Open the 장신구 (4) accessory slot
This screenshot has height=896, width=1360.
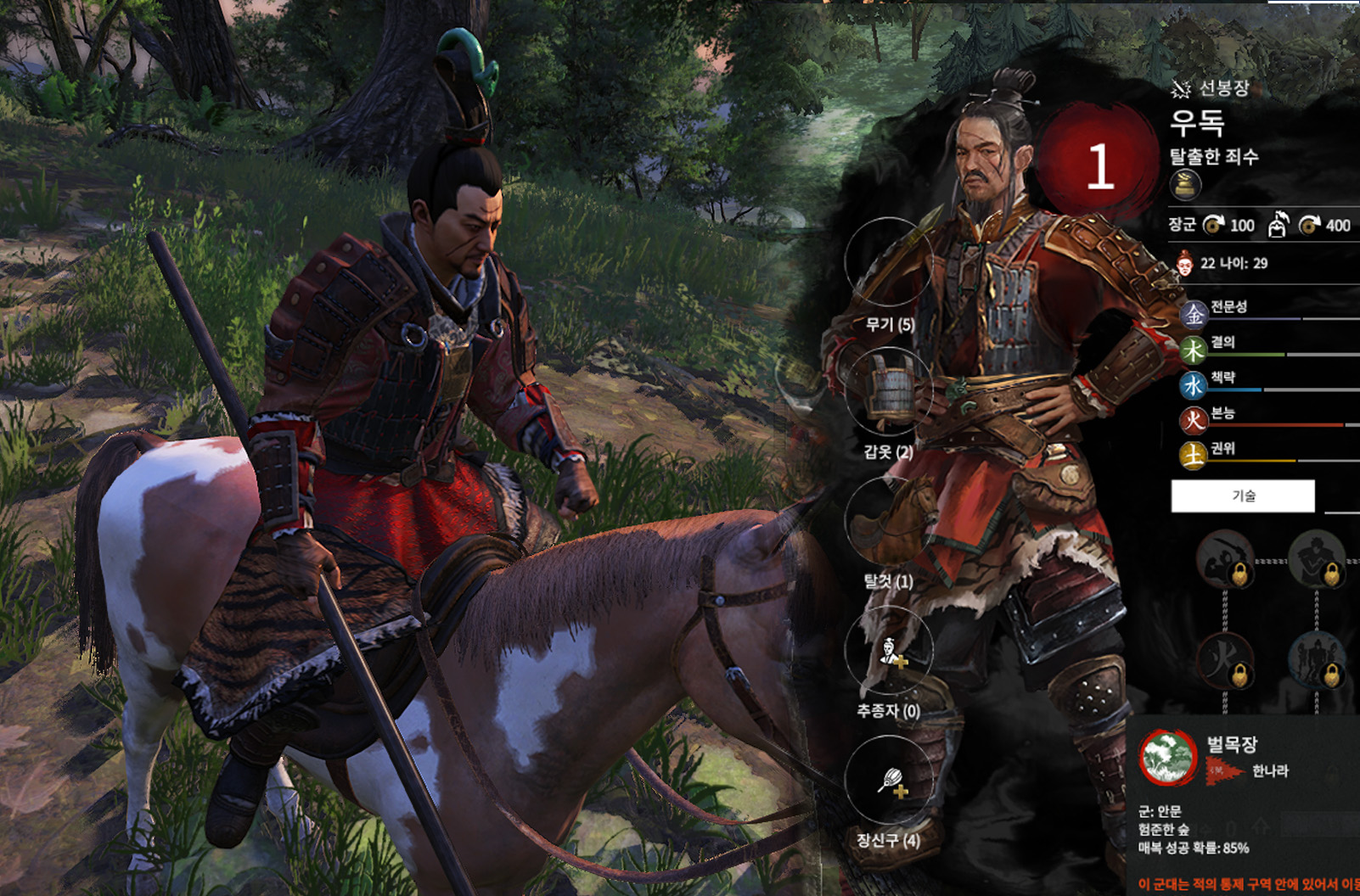point(889,780)
